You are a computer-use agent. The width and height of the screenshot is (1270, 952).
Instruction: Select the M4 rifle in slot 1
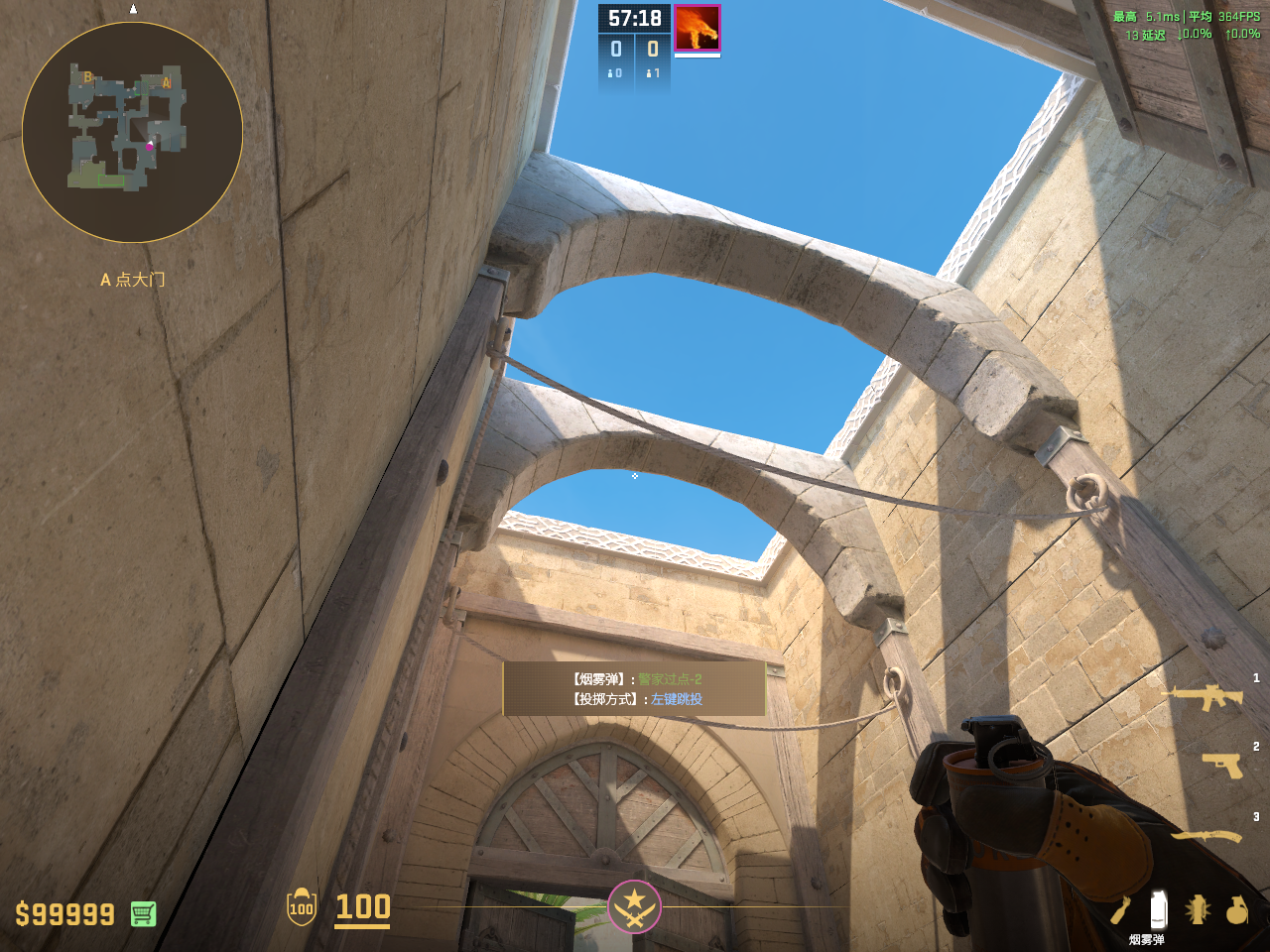click(x=1206, y=697)
